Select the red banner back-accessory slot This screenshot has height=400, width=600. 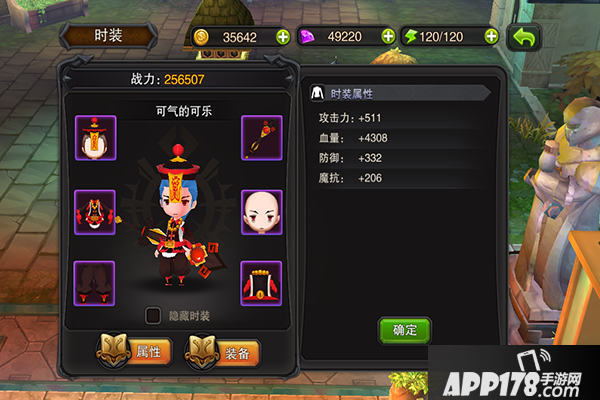pyautogui.click(x=262, y=283)
